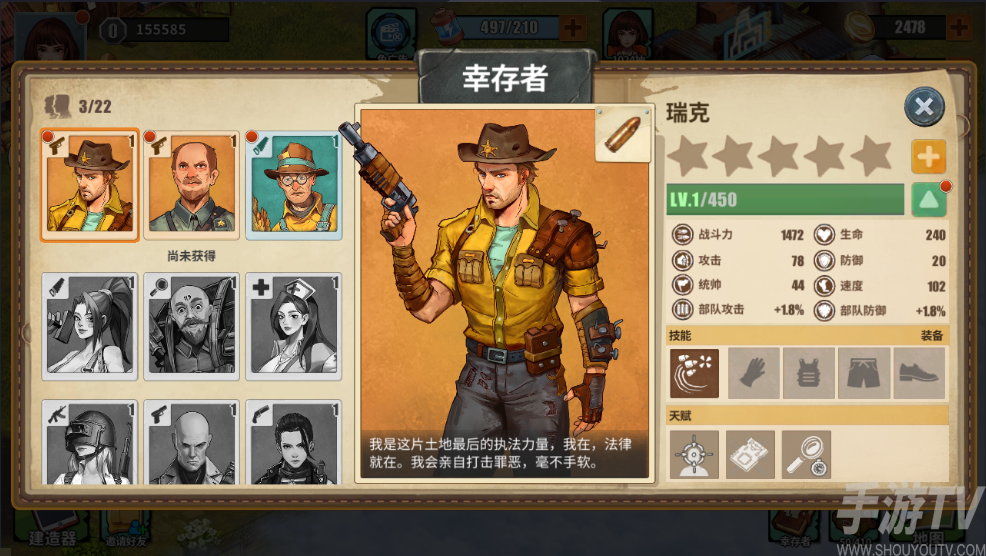Select the locked helmeted soldier card

click(x=90, y=442)
